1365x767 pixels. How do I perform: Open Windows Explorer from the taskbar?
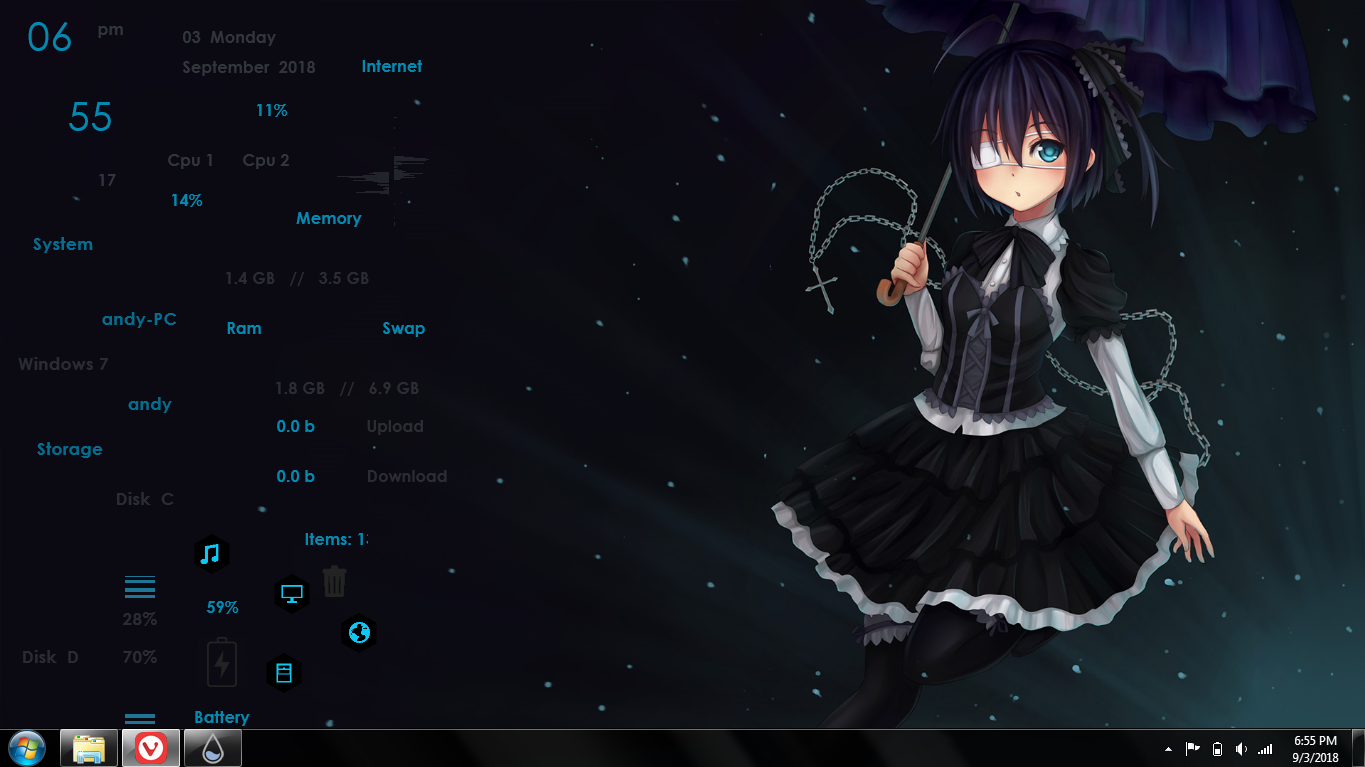tap(88, 747)
